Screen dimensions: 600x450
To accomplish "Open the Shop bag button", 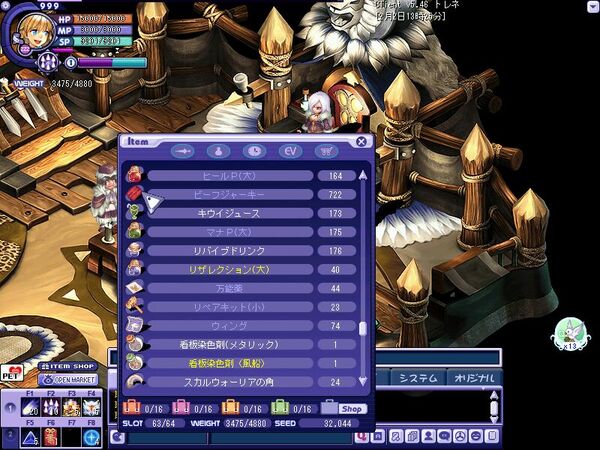I will pos(343,408).
